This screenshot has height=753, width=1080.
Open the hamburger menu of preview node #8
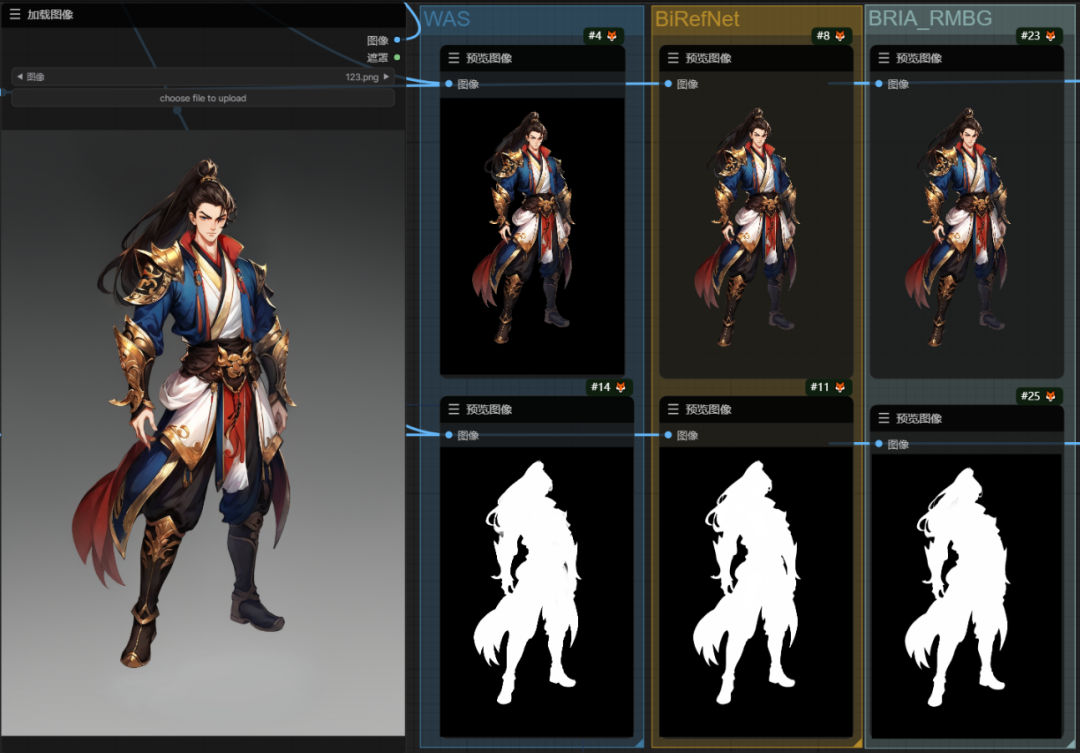click(673, 58)
